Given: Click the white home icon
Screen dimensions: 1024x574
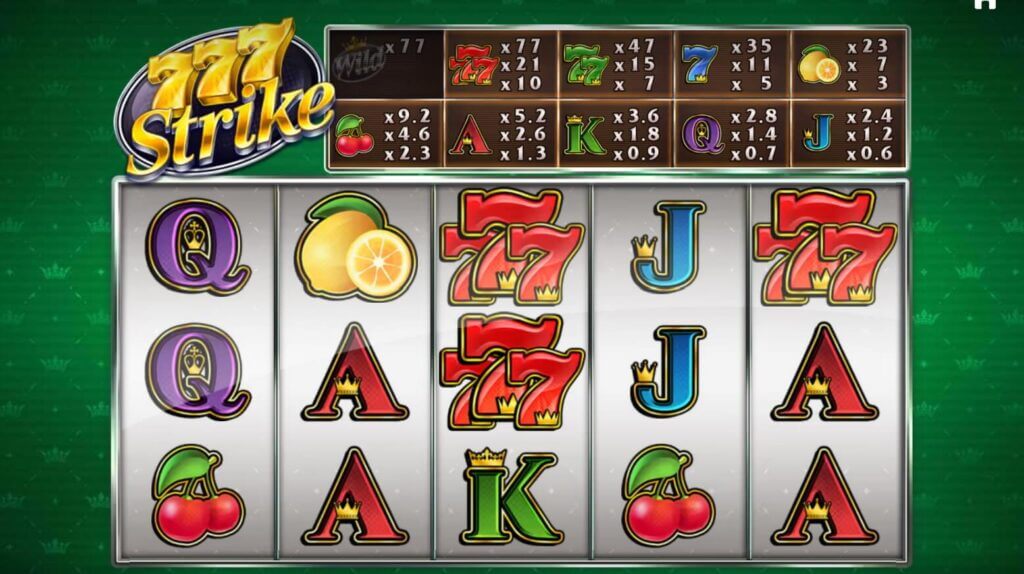Looking at the screenshot, I should (984, 4).
